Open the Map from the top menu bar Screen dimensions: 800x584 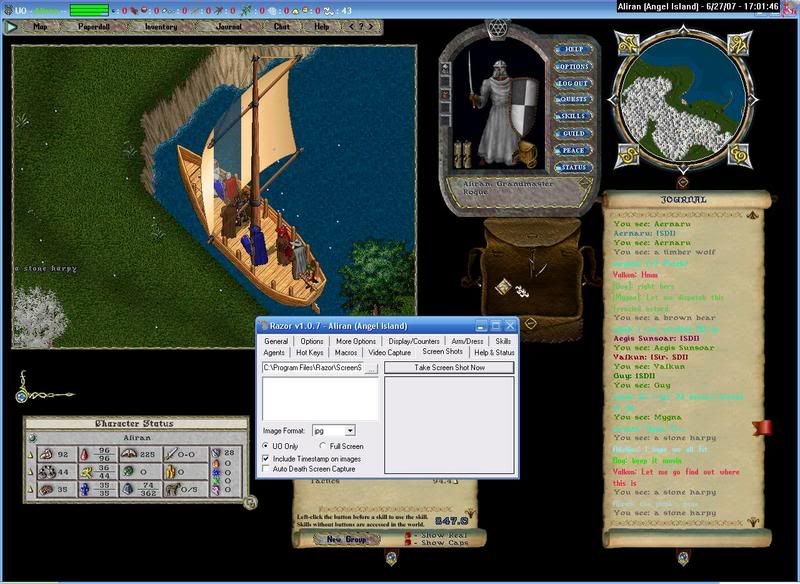(41, 27)
